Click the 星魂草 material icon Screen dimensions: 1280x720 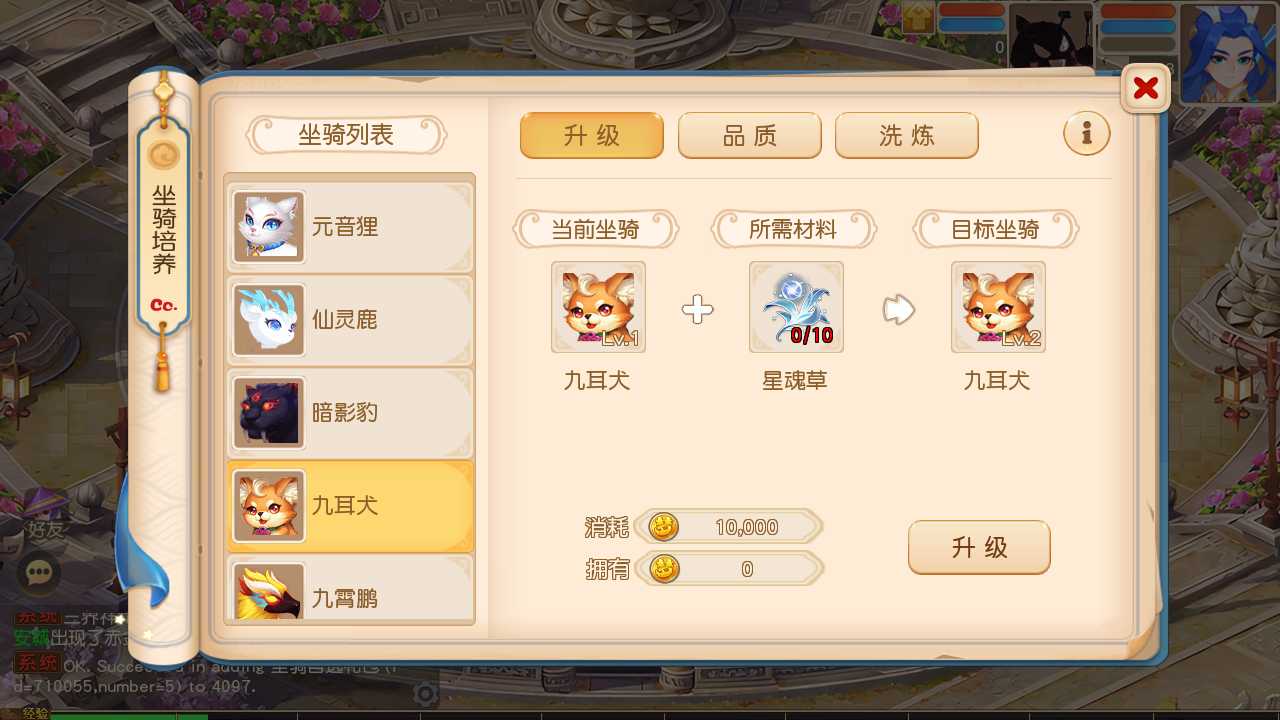pyautogui.click(x=796, y=307)
